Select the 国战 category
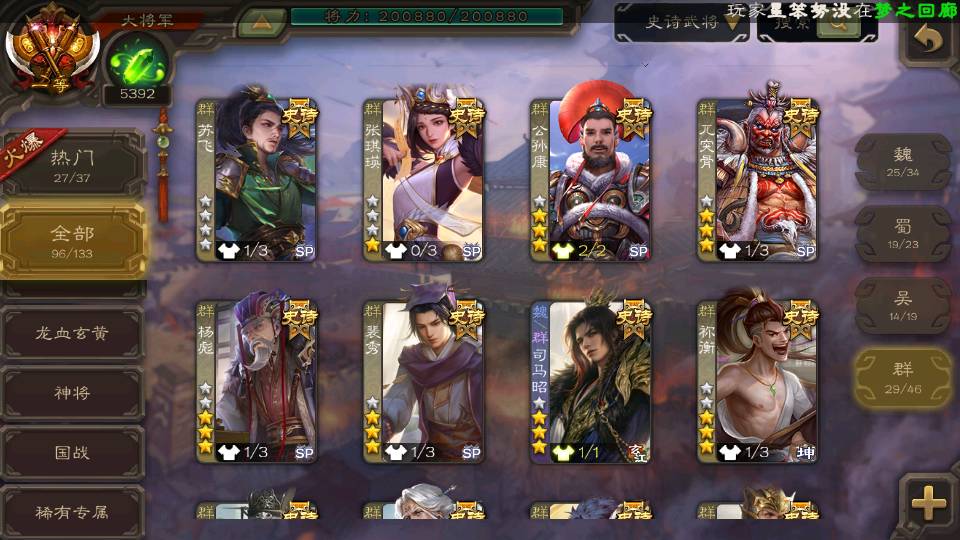Image resolution: width=960 pixels, height=540 pixels. click(72, 452)
